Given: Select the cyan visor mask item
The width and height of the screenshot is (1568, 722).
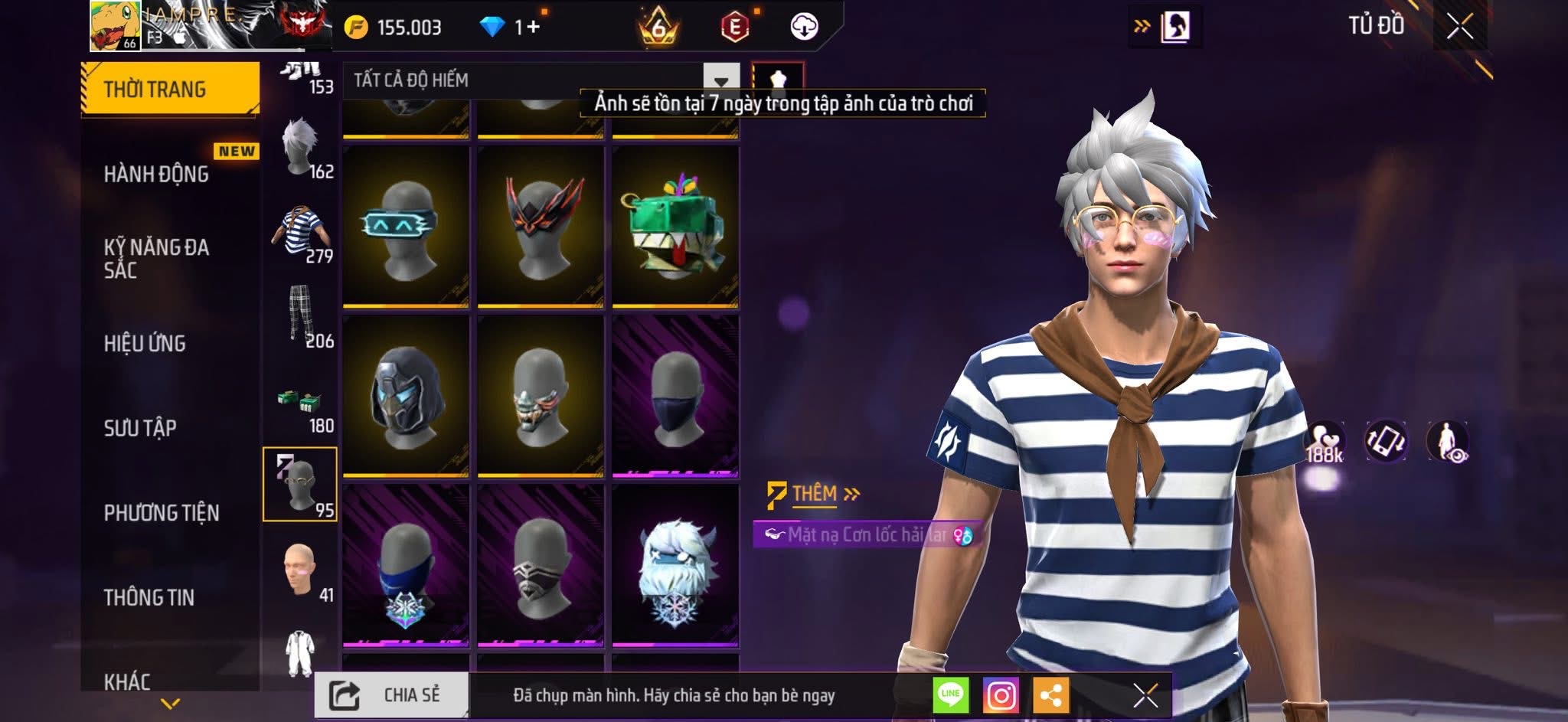Looking at the screenshot, I should click(x=406, y=227).
